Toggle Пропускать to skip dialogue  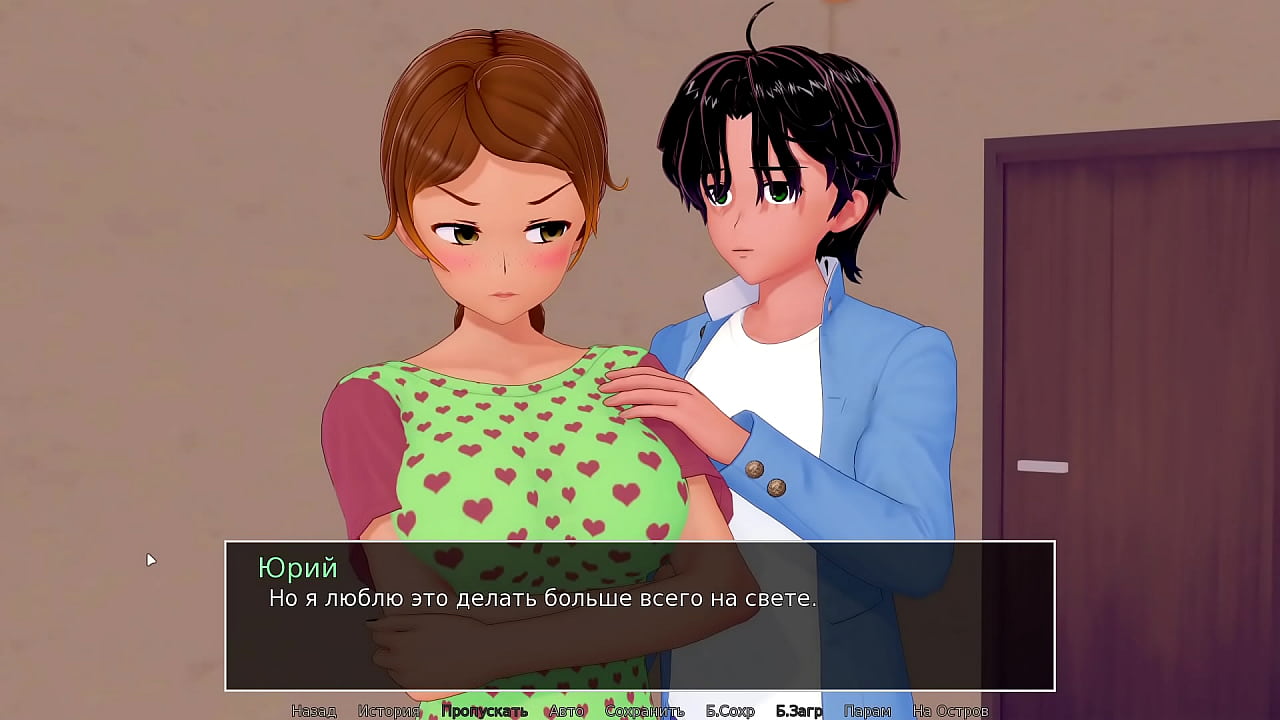pyautogui.click(x=484, y=711)
